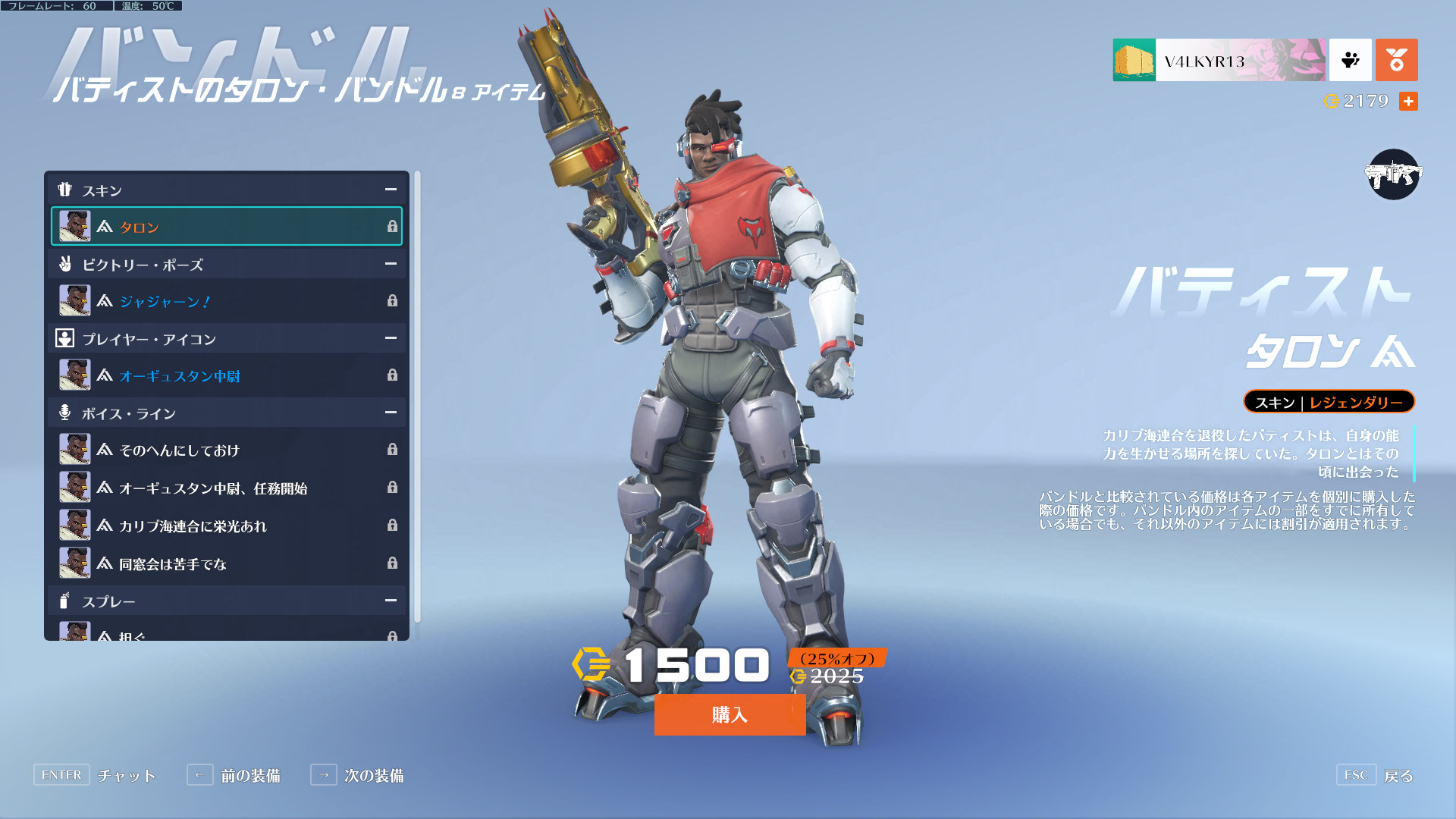Collapse the プレイヤー・アイコン category
Viewport: 1456px width, 819px height.
click(391, 338)
